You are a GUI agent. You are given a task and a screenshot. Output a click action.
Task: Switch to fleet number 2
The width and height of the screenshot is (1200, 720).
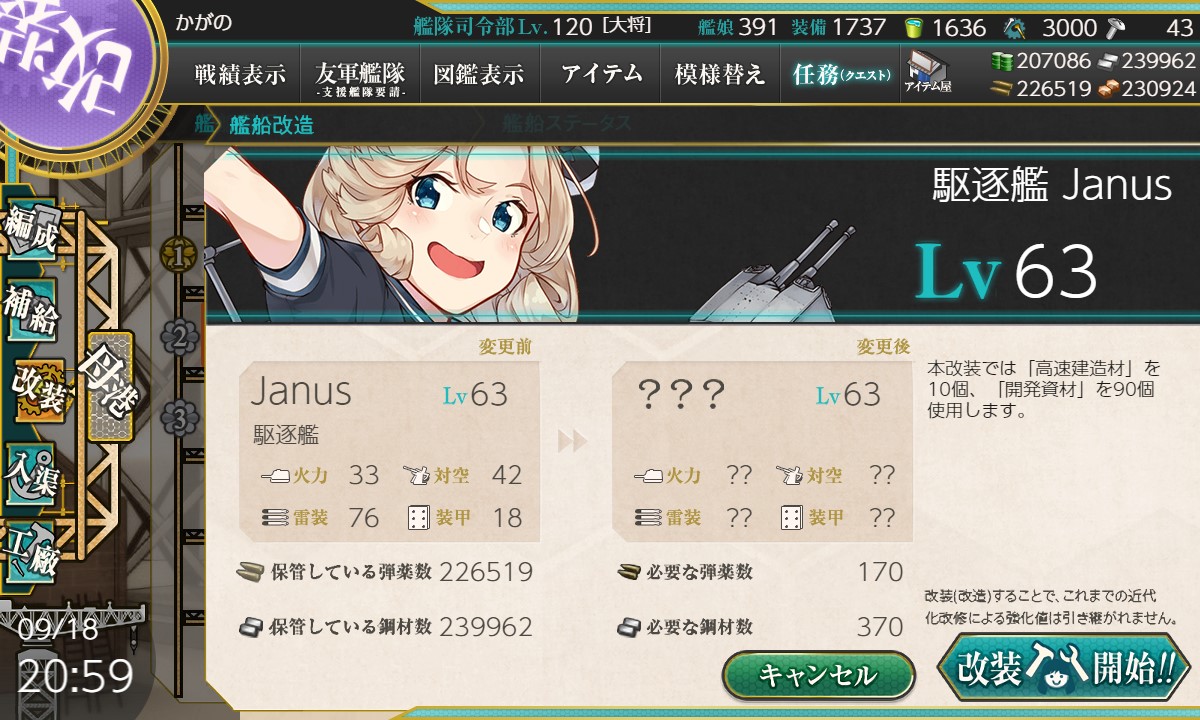(x=179, y=337)
